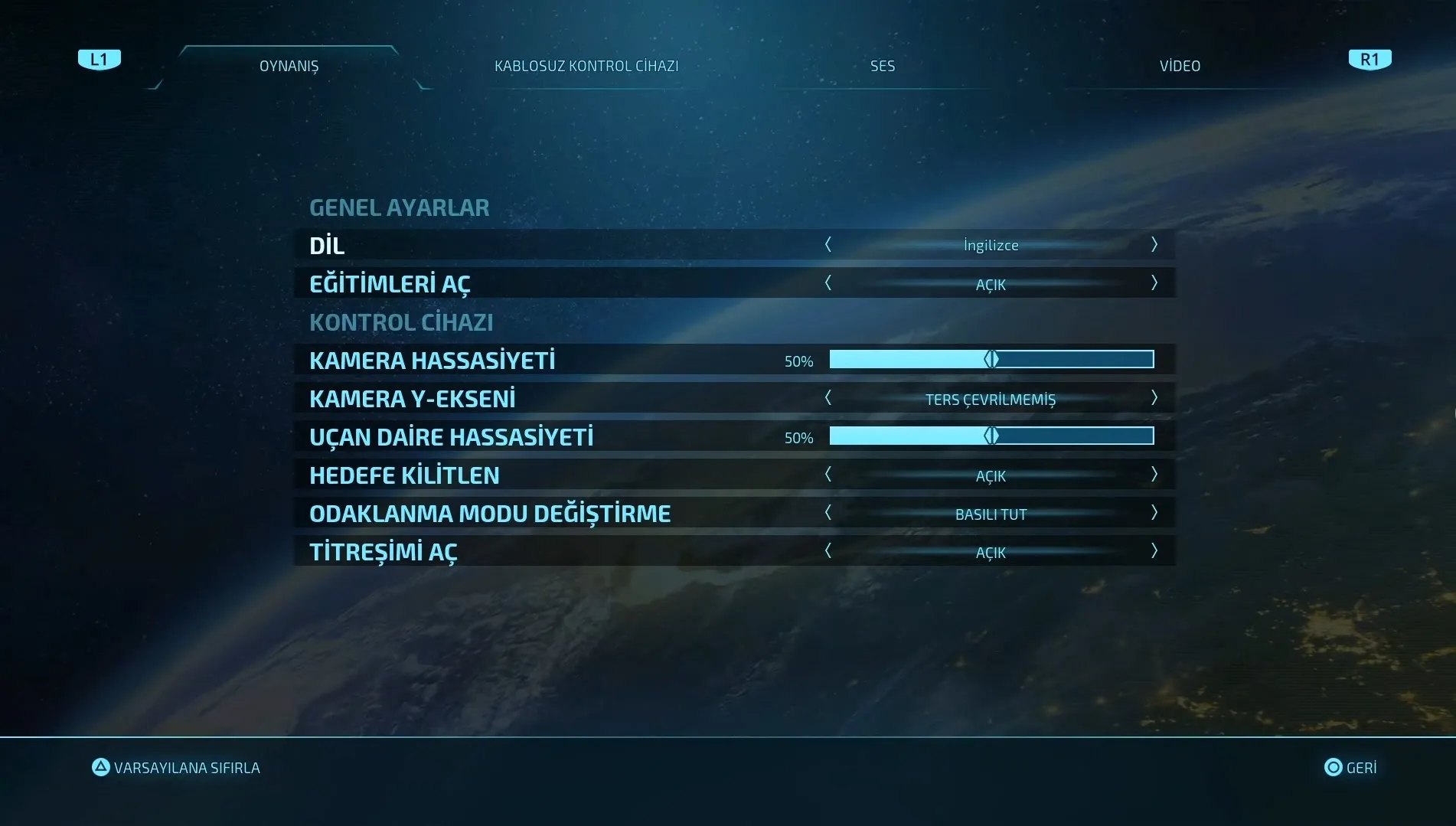Go back with GERİ
The width and height of the screenshot is (1456, 826).
click(x=1350, y=767)
